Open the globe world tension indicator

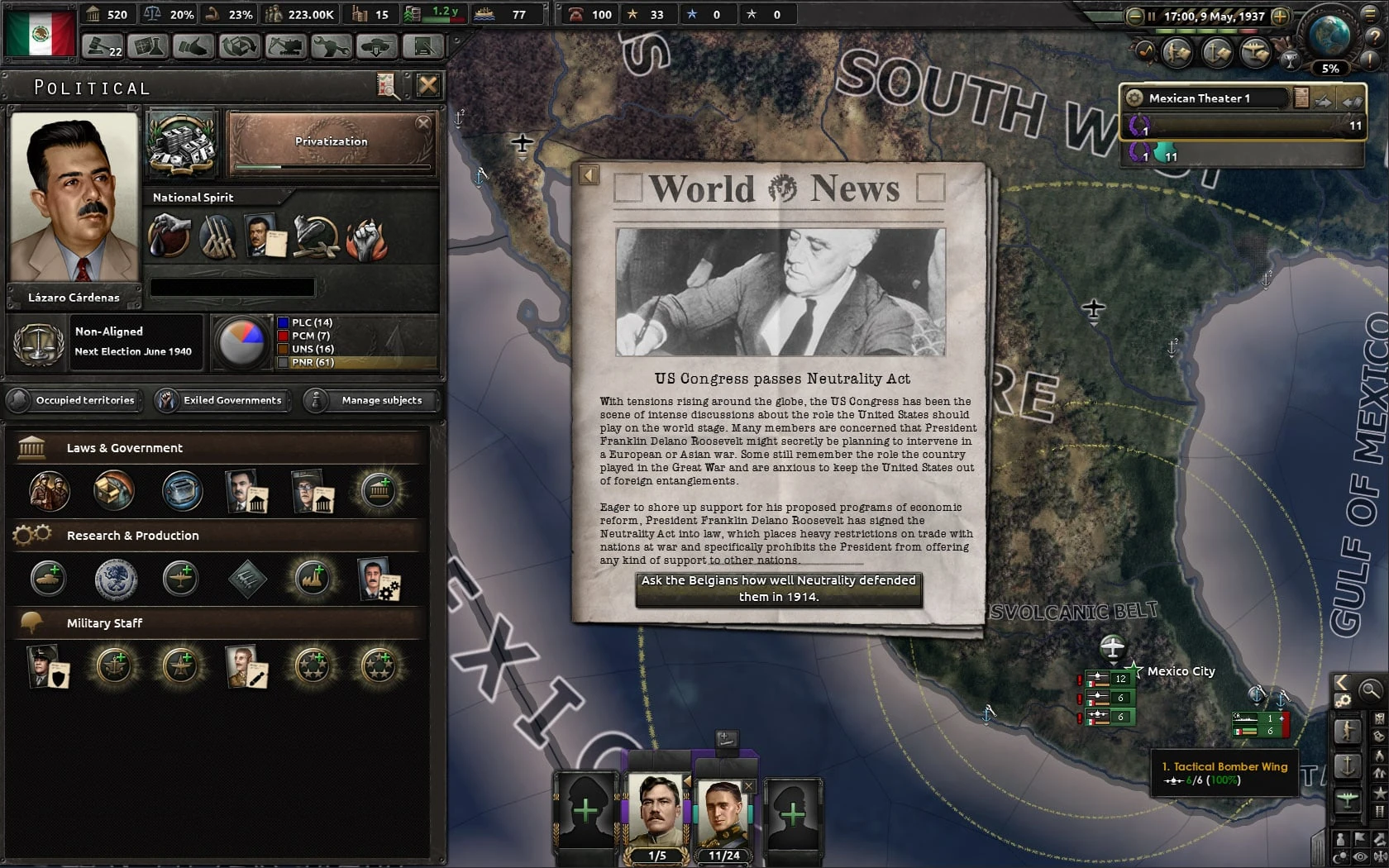point(1329,37)
